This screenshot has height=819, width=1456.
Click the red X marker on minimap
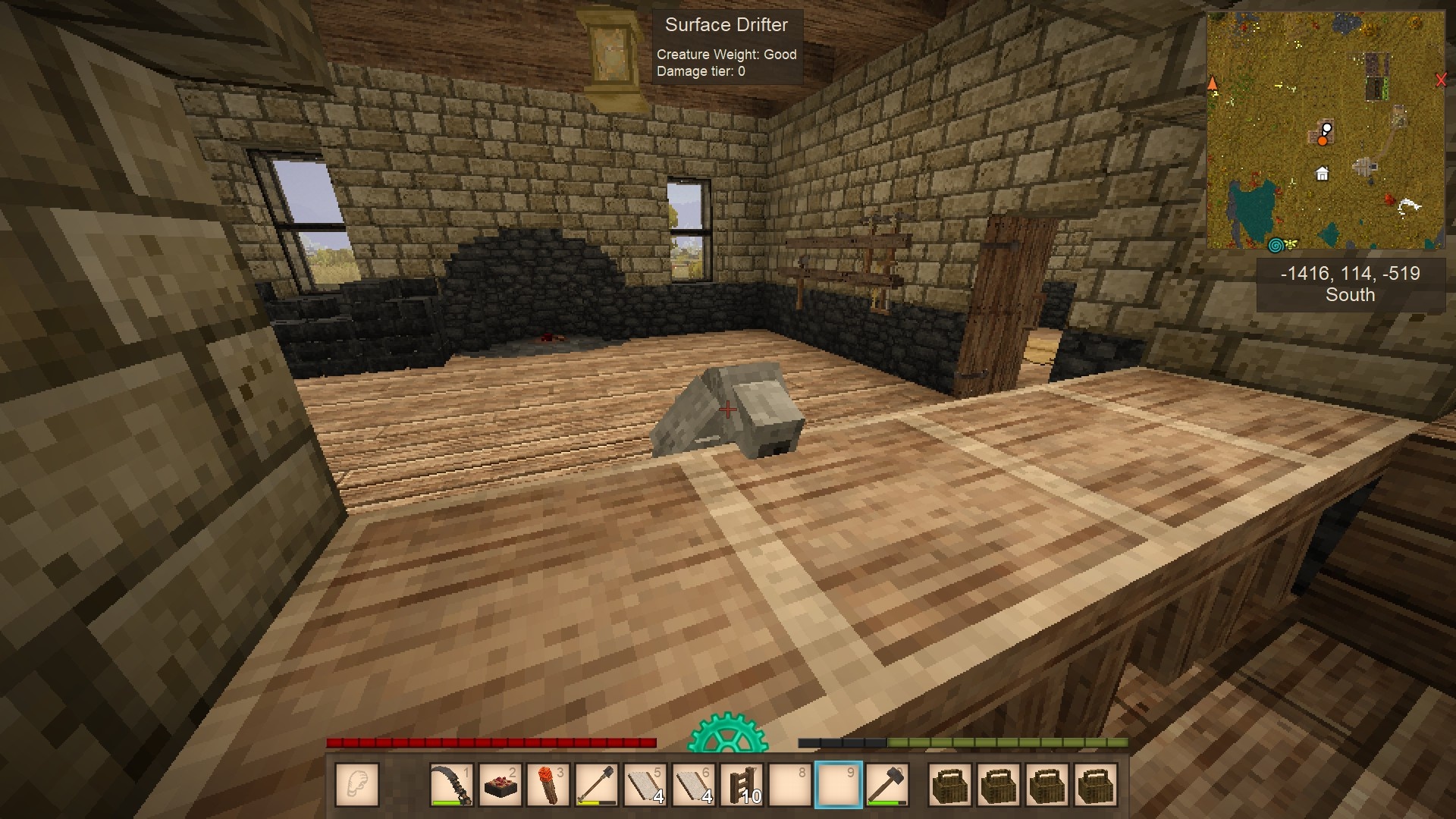point(1441,80)
